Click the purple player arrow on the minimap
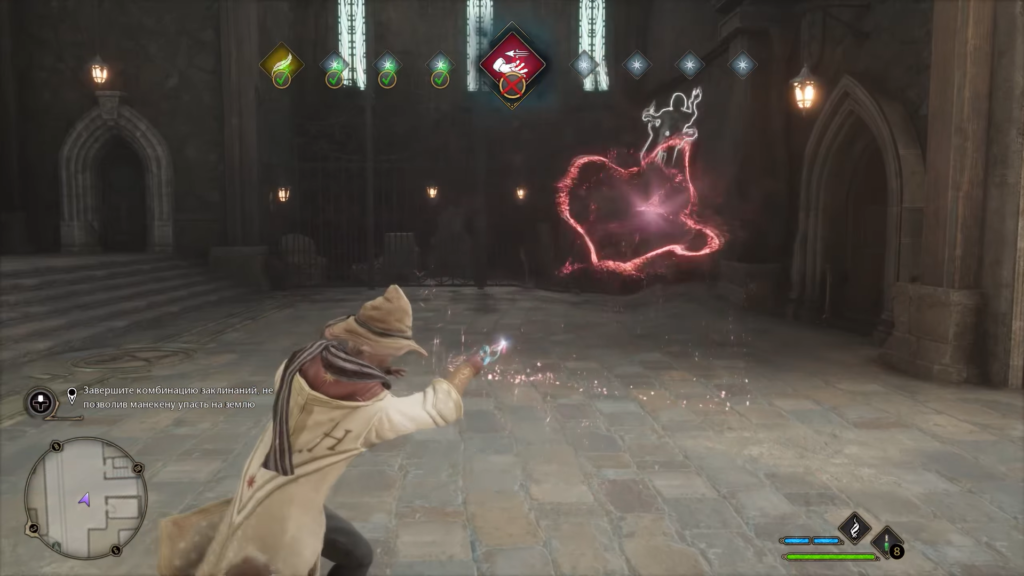1024x576 pixels. pyautogui.click(x=85, y=497)
